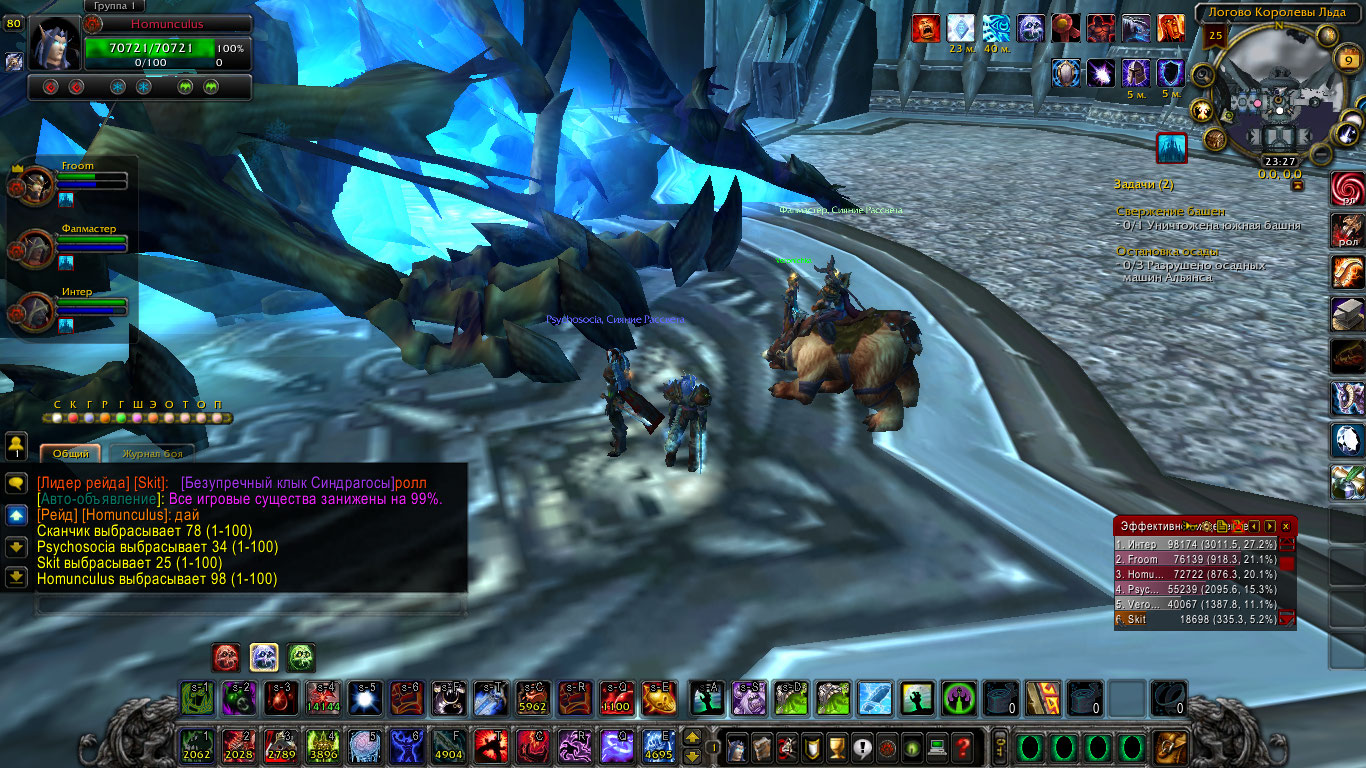Open the gold trophy achievements button
This screenshot has width=1366, height=768.
(838, 747)
